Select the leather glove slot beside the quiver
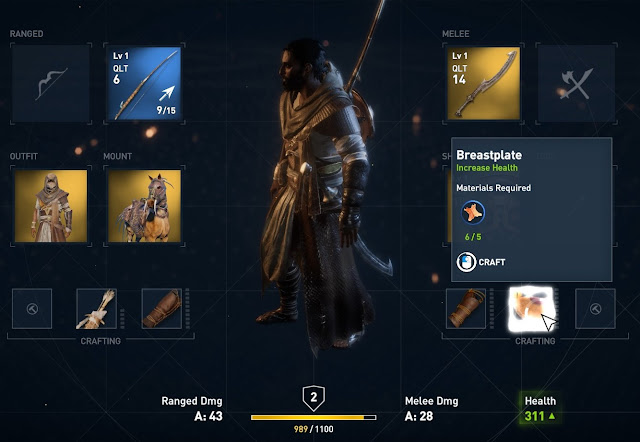The height and width of the screenshot is (442, 640). pos(161,309)
